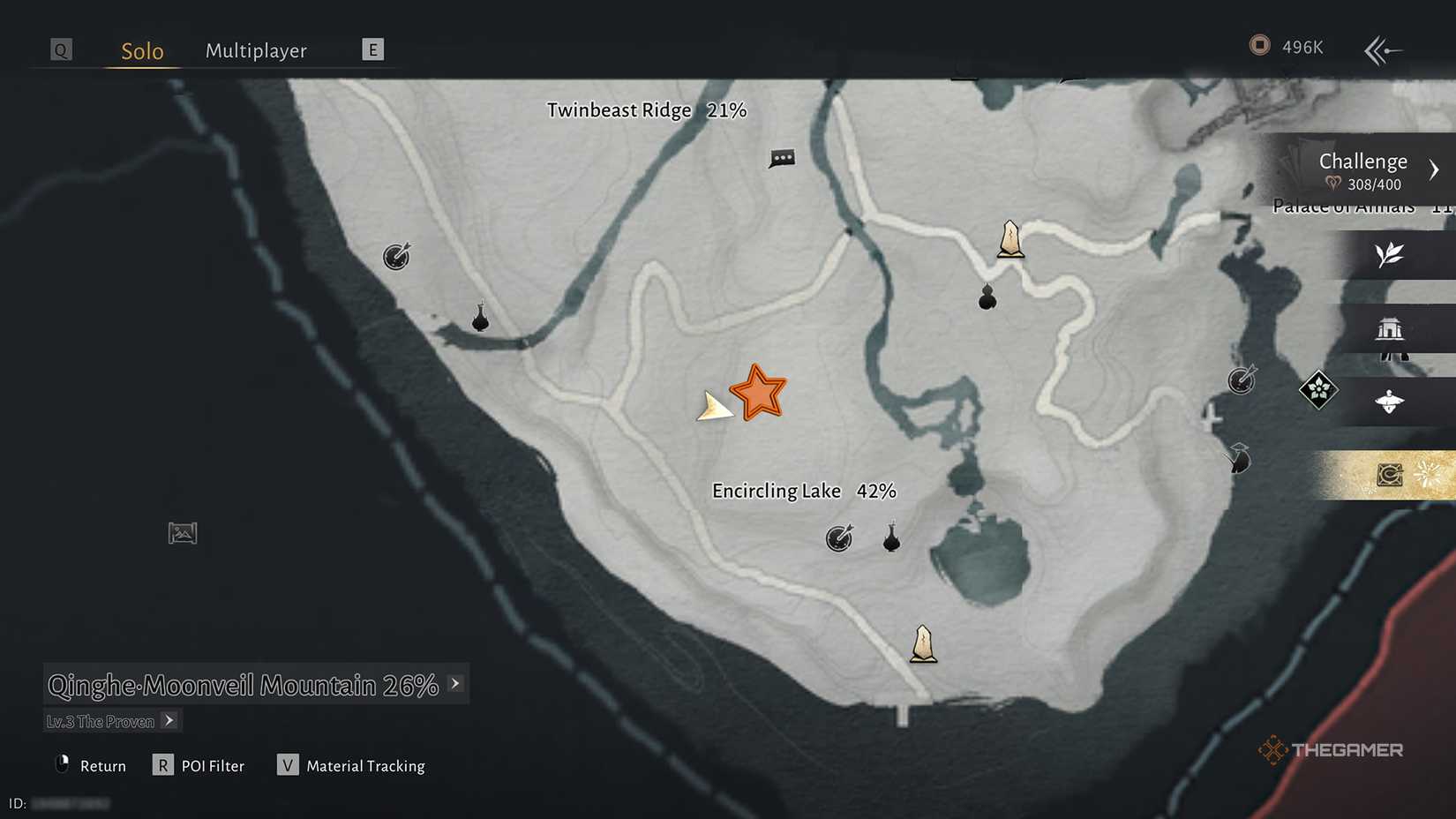Select the seal stamp icon on the gold banner

point(1391,474)
